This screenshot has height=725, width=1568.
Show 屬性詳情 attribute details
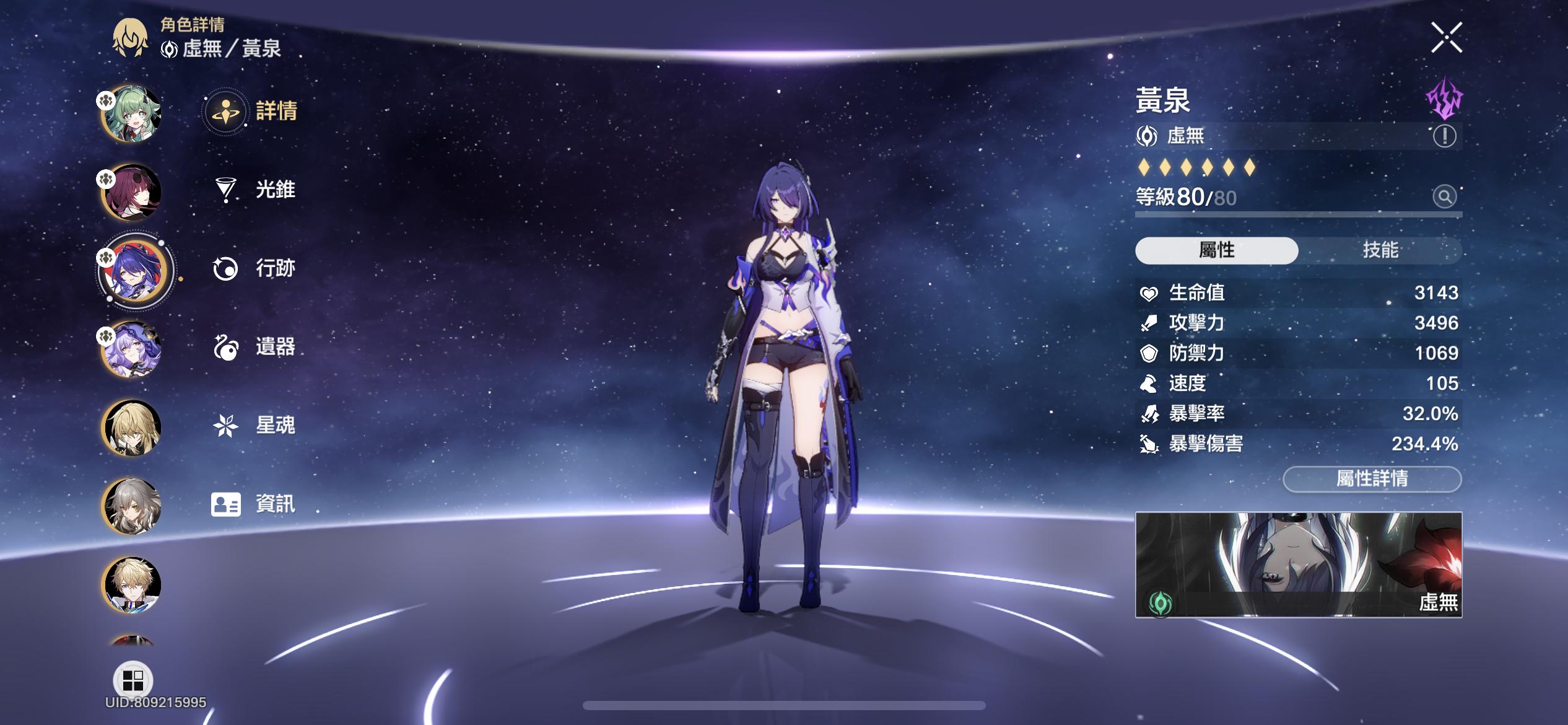tap(1372, 479)
